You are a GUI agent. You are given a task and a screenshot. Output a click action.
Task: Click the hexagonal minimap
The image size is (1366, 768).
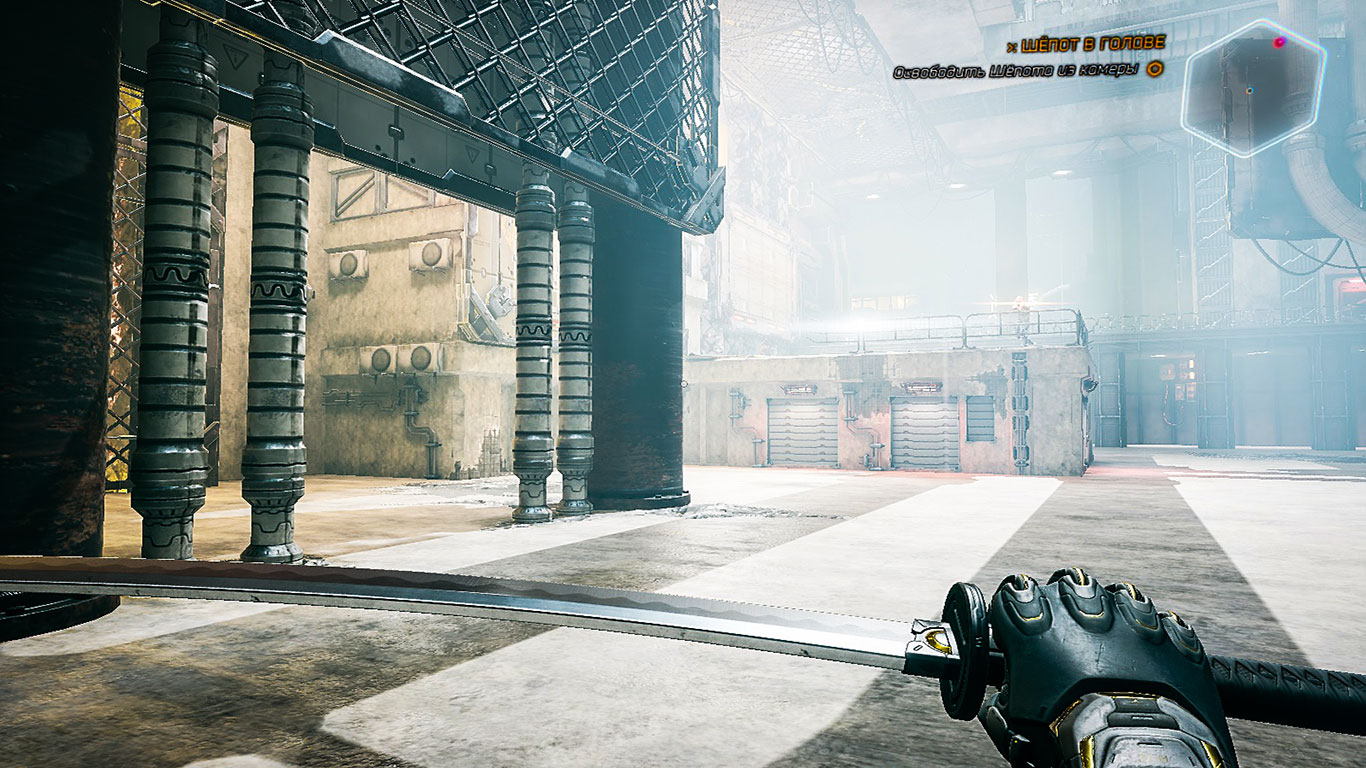click(1253, 88)
